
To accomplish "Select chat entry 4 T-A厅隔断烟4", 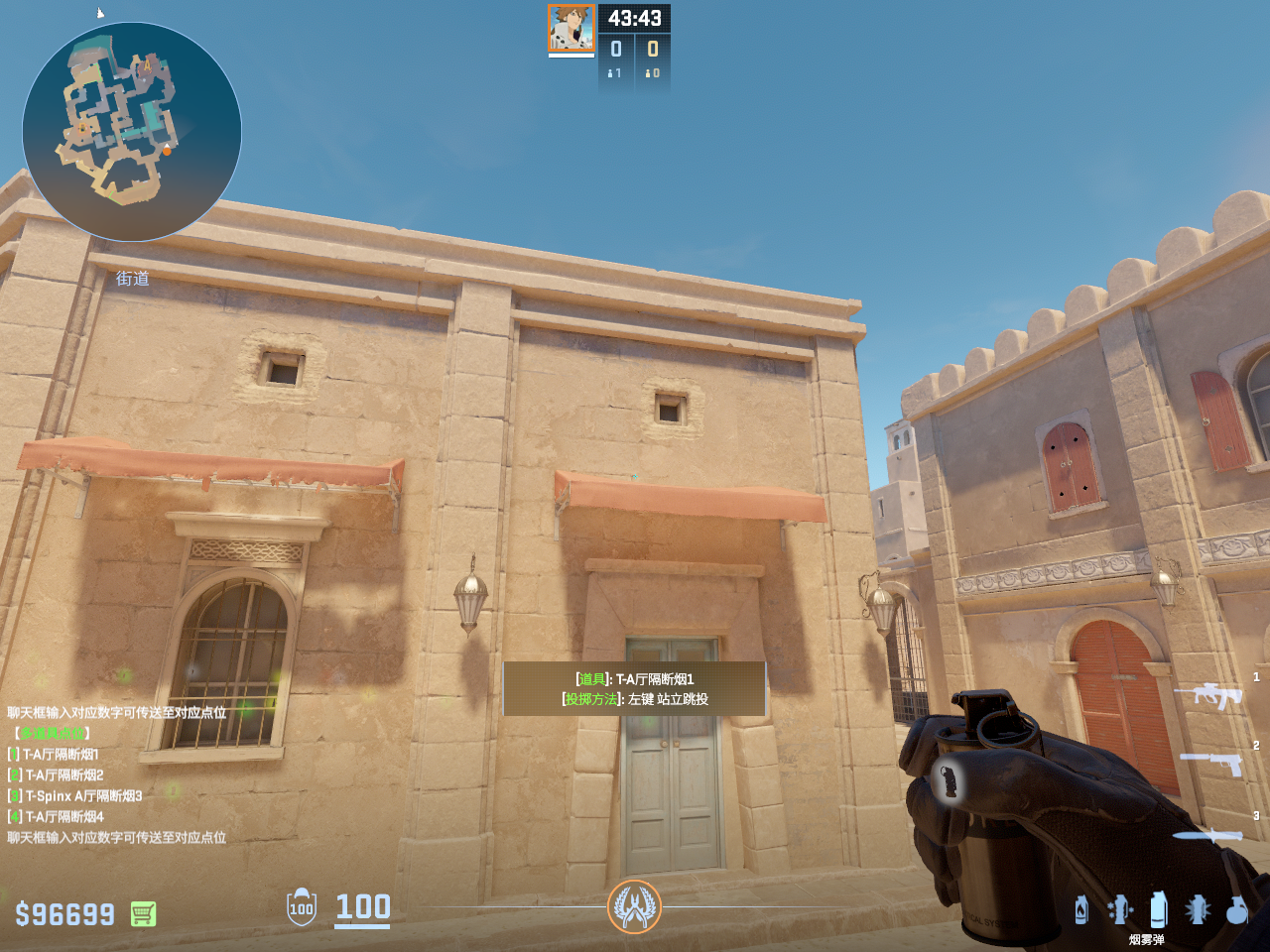I will 63,817.
